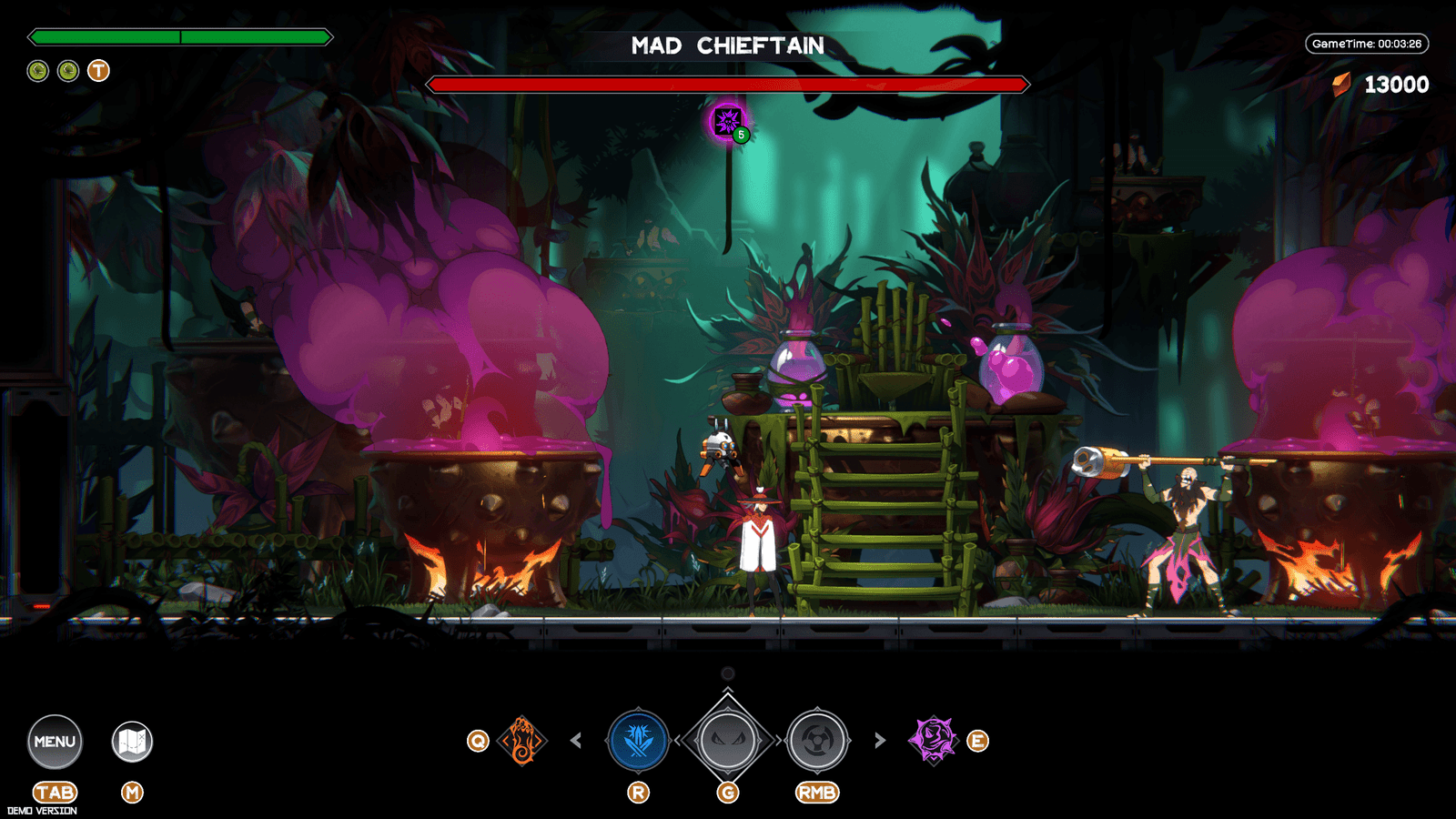Open the MENU button
This screenshot has height=819, width=1456.
point(55,742)
